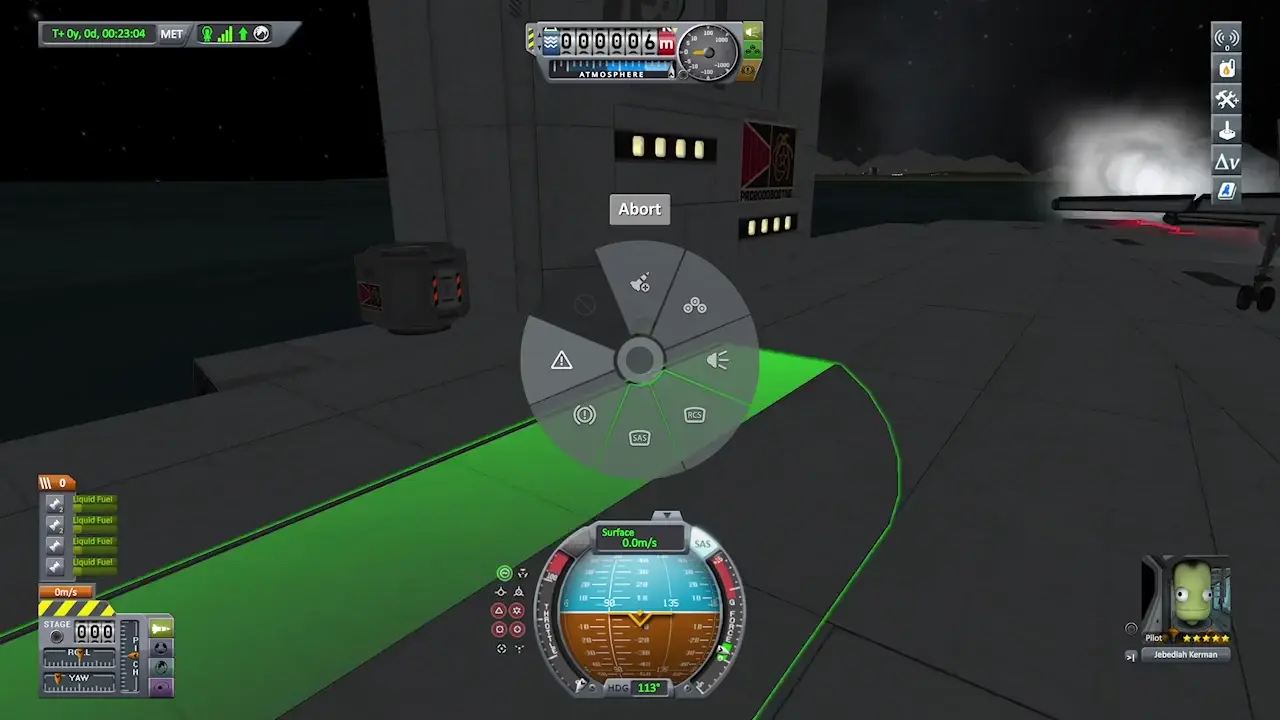1280x720 pixels.
Task: Open the joystick controls icon
Action: click(x=1226, y=130)
